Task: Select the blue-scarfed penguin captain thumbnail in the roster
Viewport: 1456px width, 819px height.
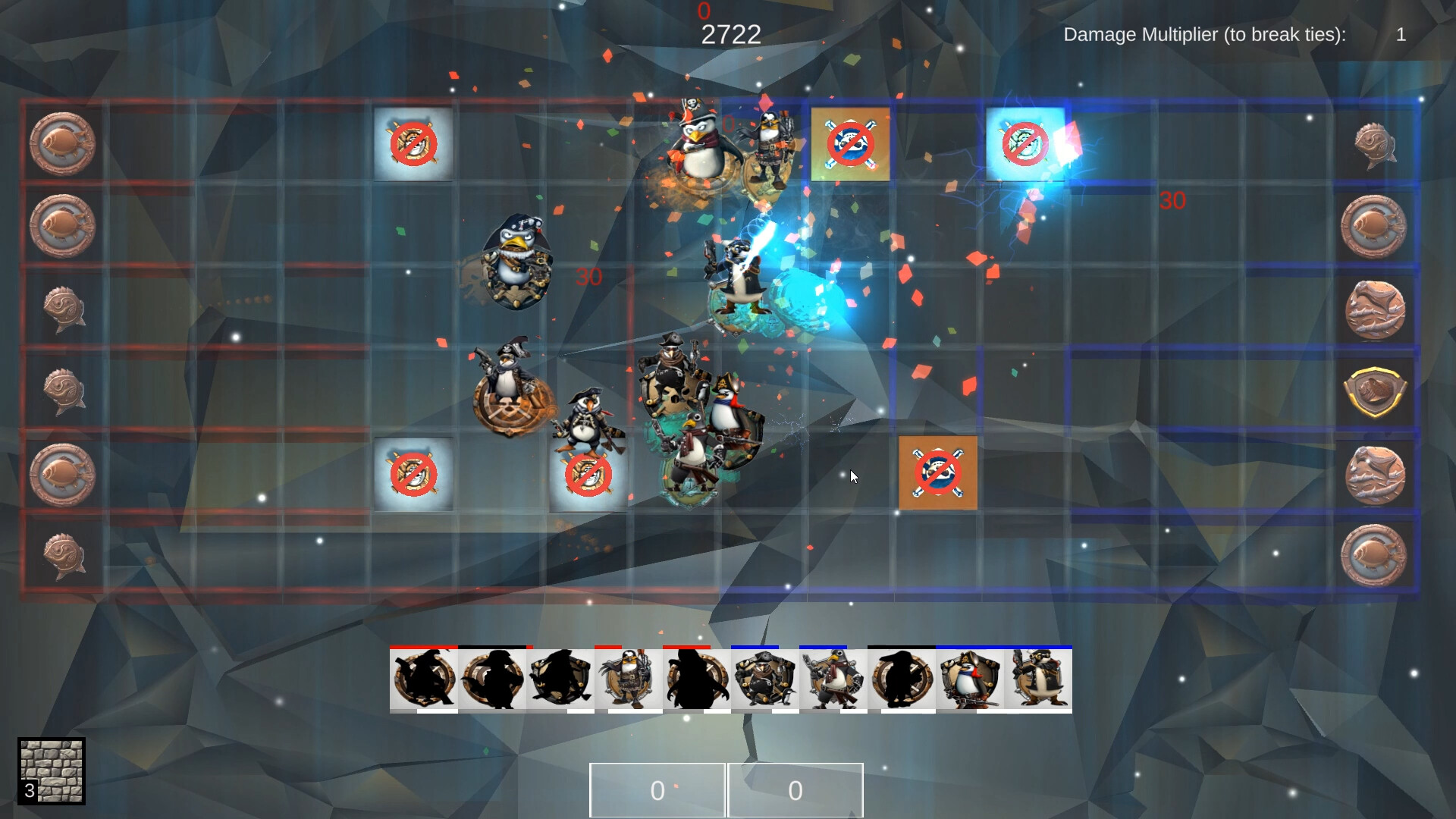Action: tap(968, 680)
